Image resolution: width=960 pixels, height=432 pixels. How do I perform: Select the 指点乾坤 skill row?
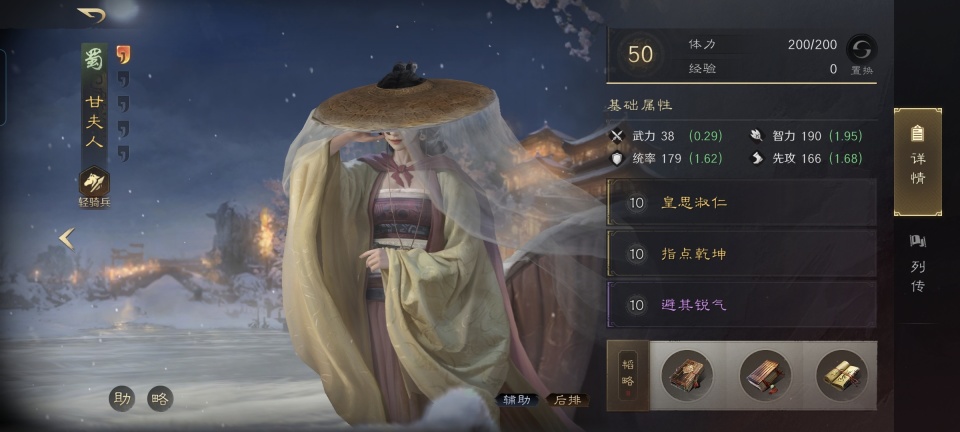pos(741,254)
